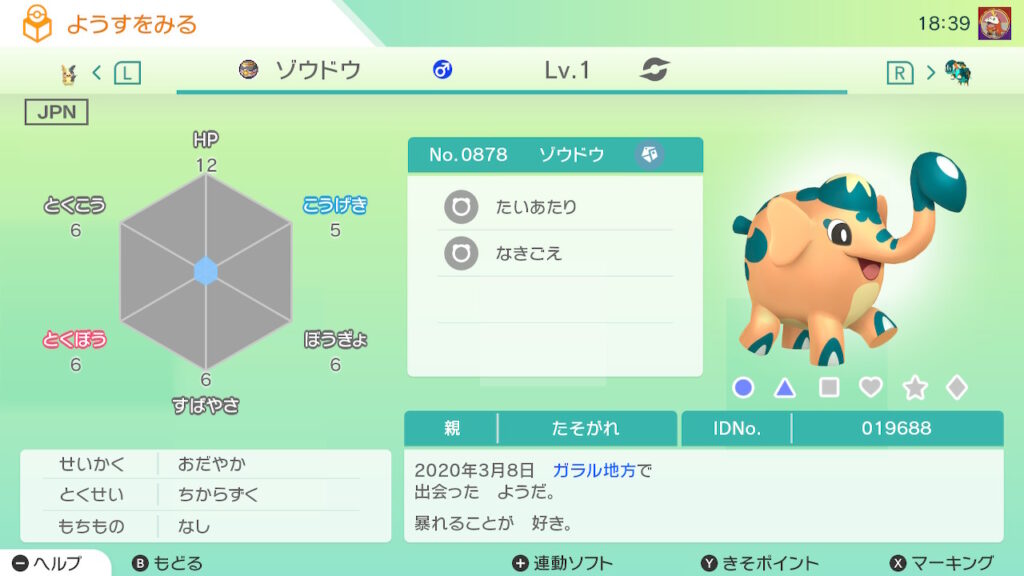The image size is (1024, 576).
Task: Toggle the circle marking
Action: [743, 387]
